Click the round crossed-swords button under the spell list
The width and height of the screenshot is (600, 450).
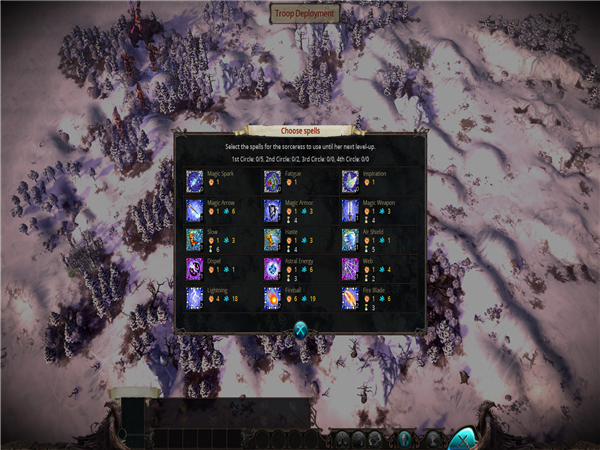click(x=300, y=331)
